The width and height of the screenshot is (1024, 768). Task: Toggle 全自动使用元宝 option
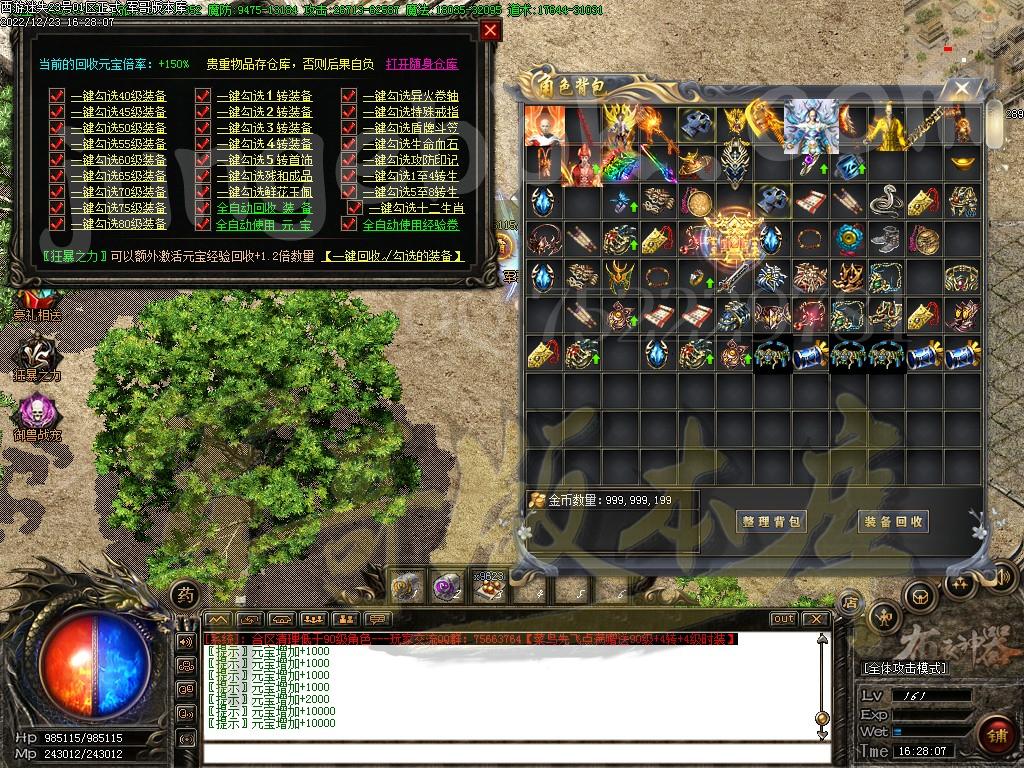tap(203, 224)
